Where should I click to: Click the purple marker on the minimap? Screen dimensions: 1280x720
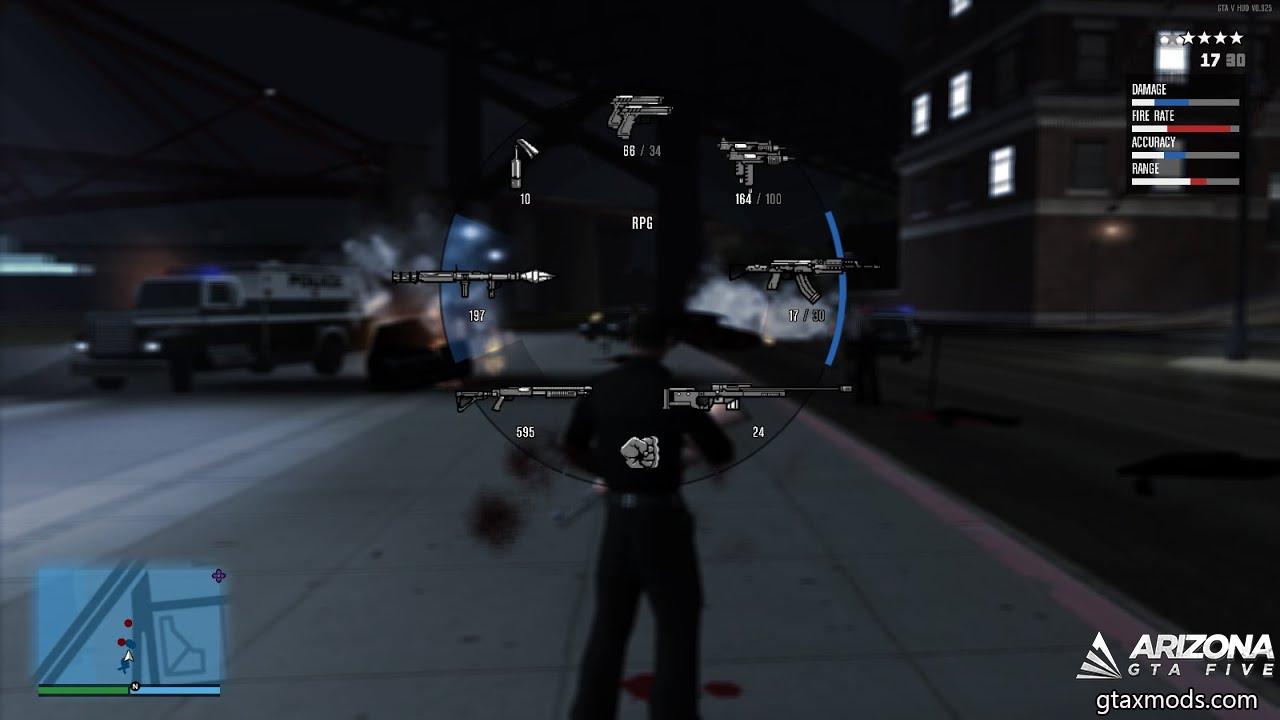click(x=219, y=575)
